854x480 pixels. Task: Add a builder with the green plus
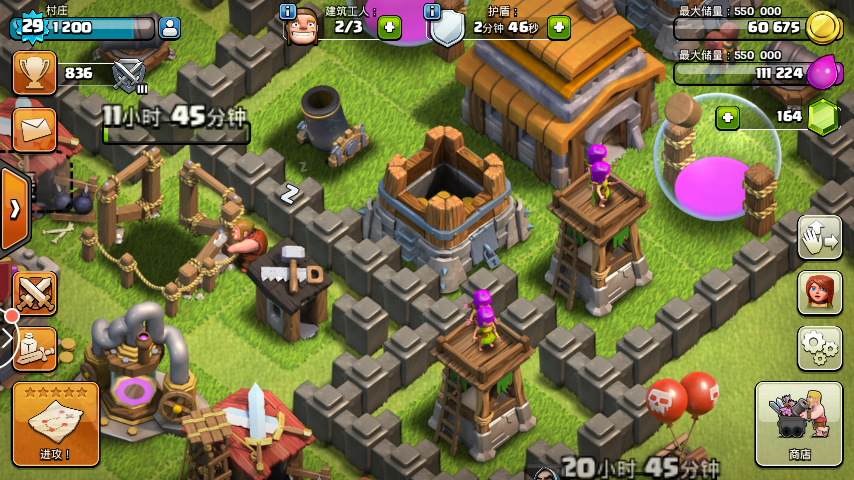tap(389, 28)
